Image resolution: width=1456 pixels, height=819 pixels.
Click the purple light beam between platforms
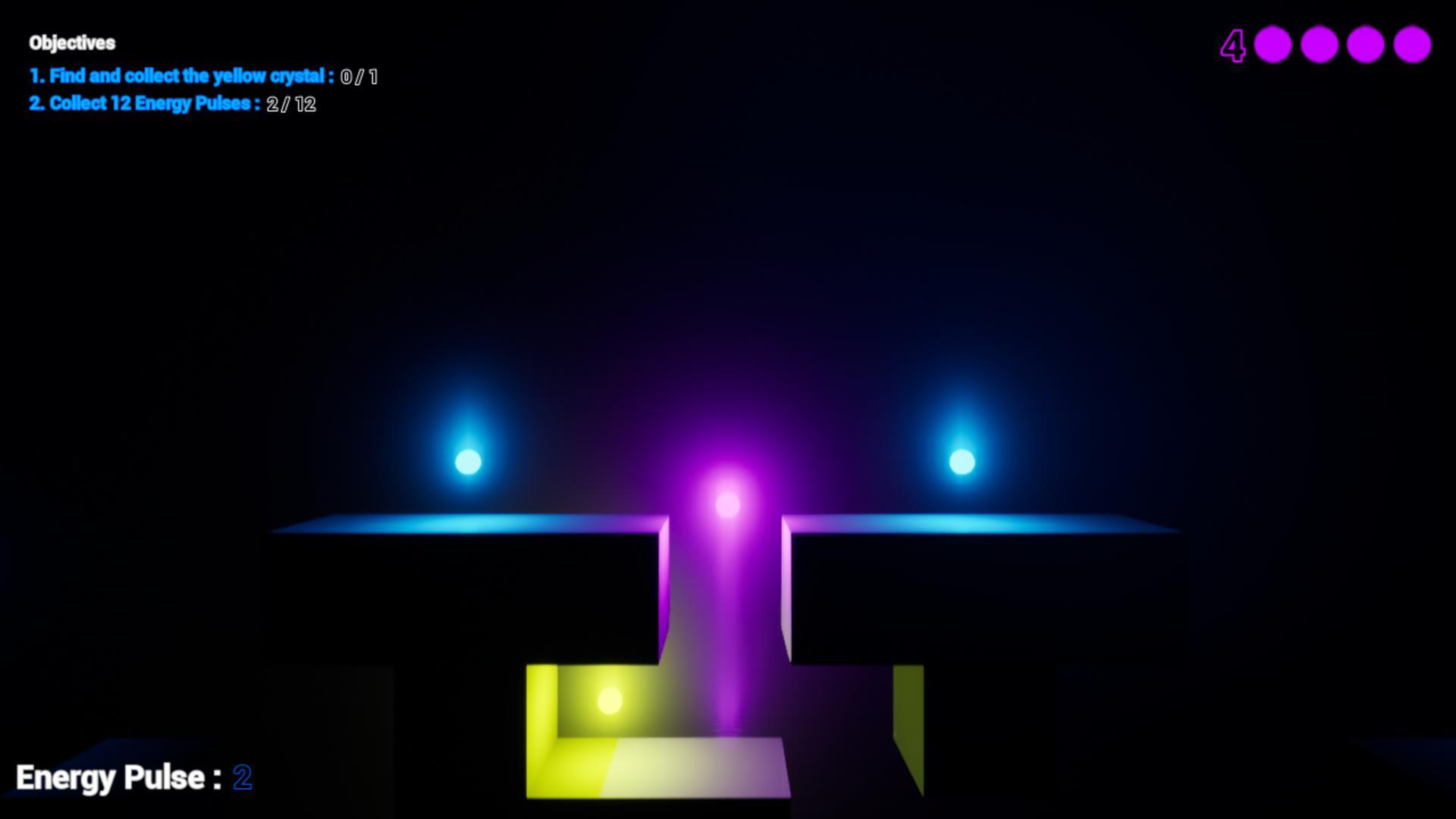click(726, 607)
